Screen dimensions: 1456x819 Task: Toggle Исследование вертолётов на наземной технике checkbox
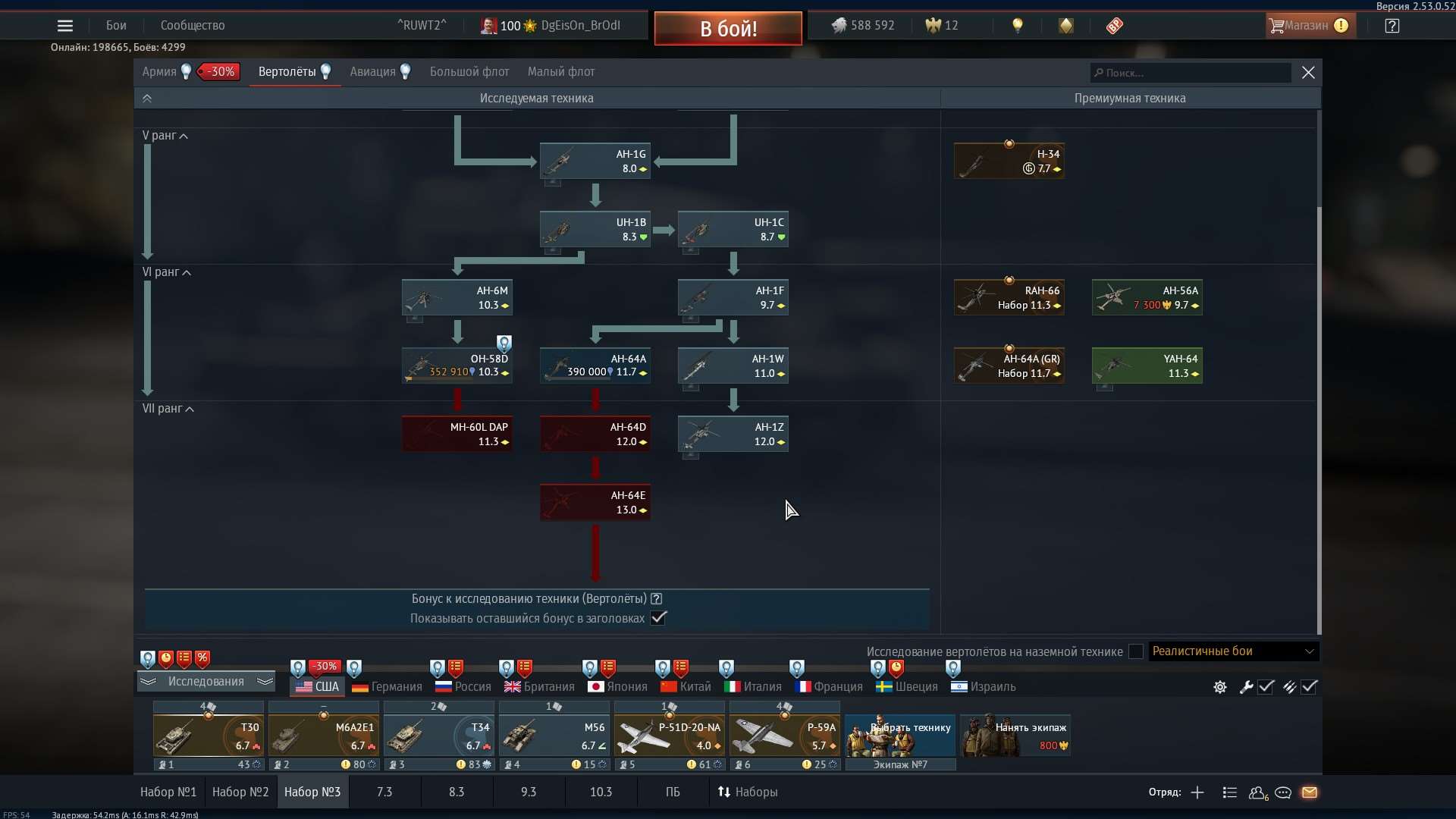pyautogui.click(x=1135, y=651)
